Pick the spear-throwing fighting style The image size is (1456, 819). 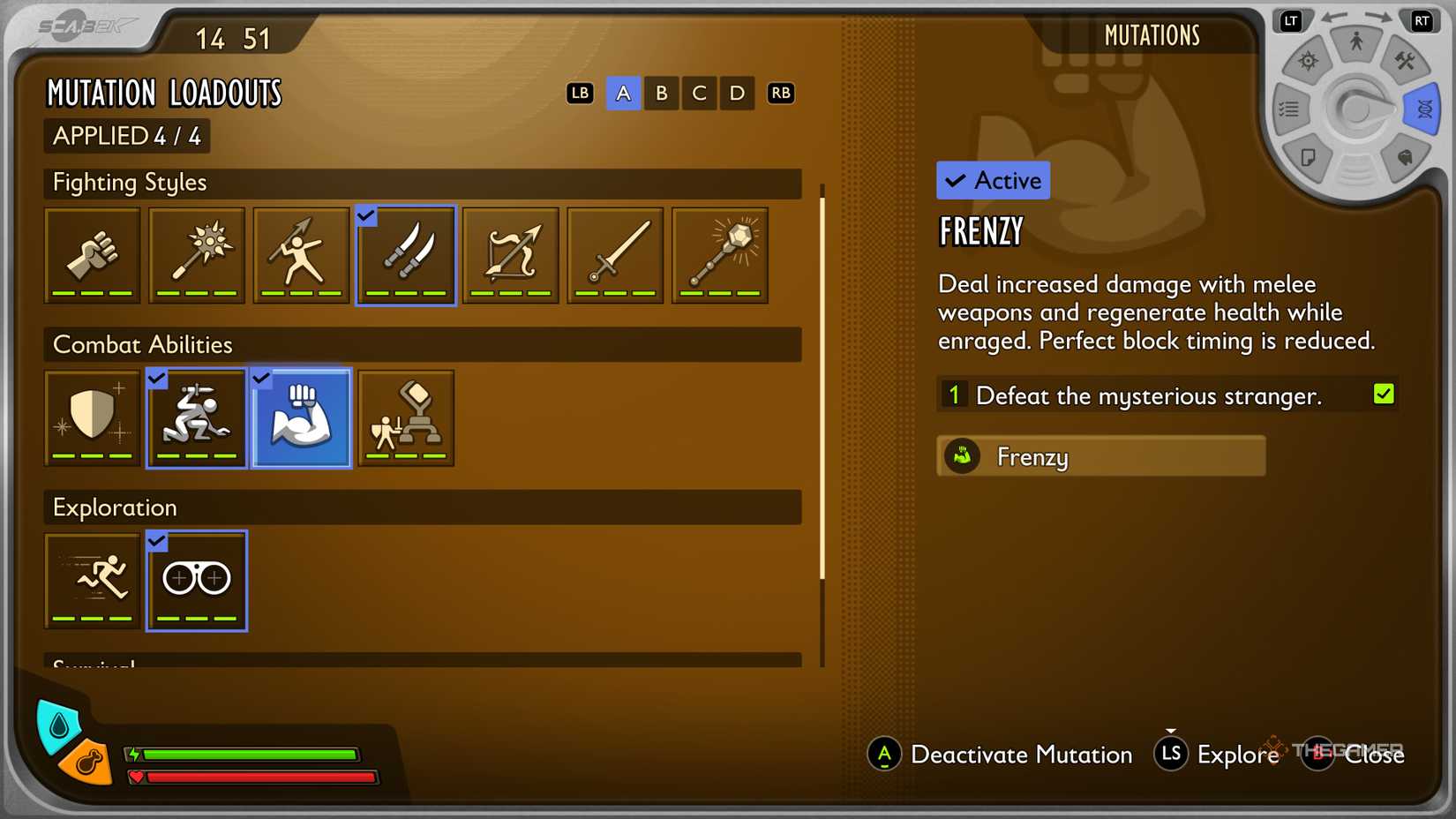300,255
